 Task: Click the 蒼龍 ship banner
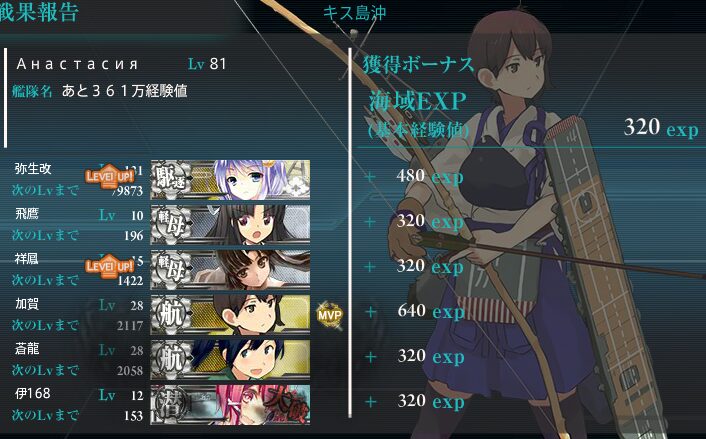tap(230, 359)
